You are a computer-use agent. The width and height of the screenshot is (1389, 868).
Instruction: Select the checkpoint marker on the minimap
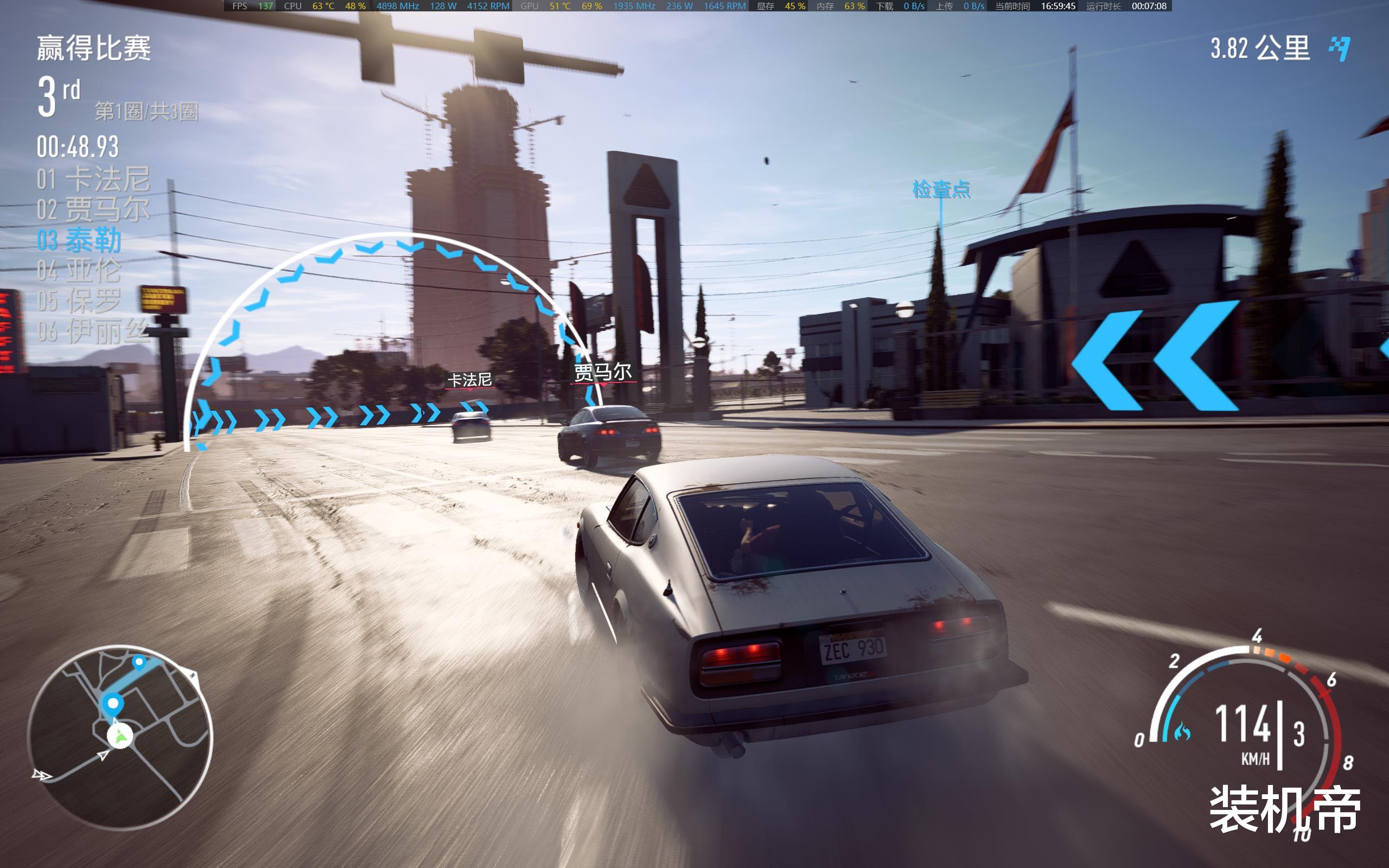[x=113, y=703]
